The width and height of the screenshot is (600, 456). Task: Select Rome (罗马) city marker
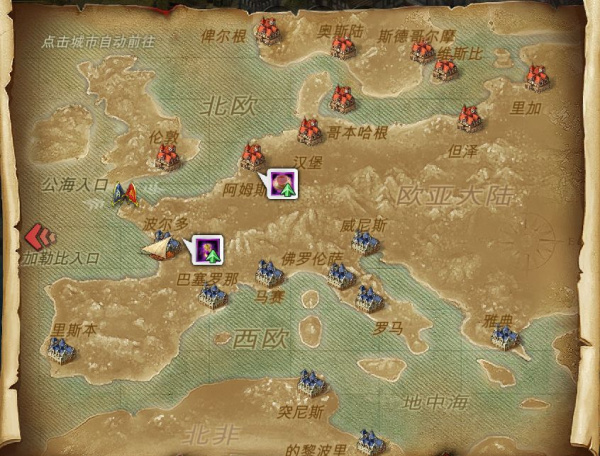[369, 298]
